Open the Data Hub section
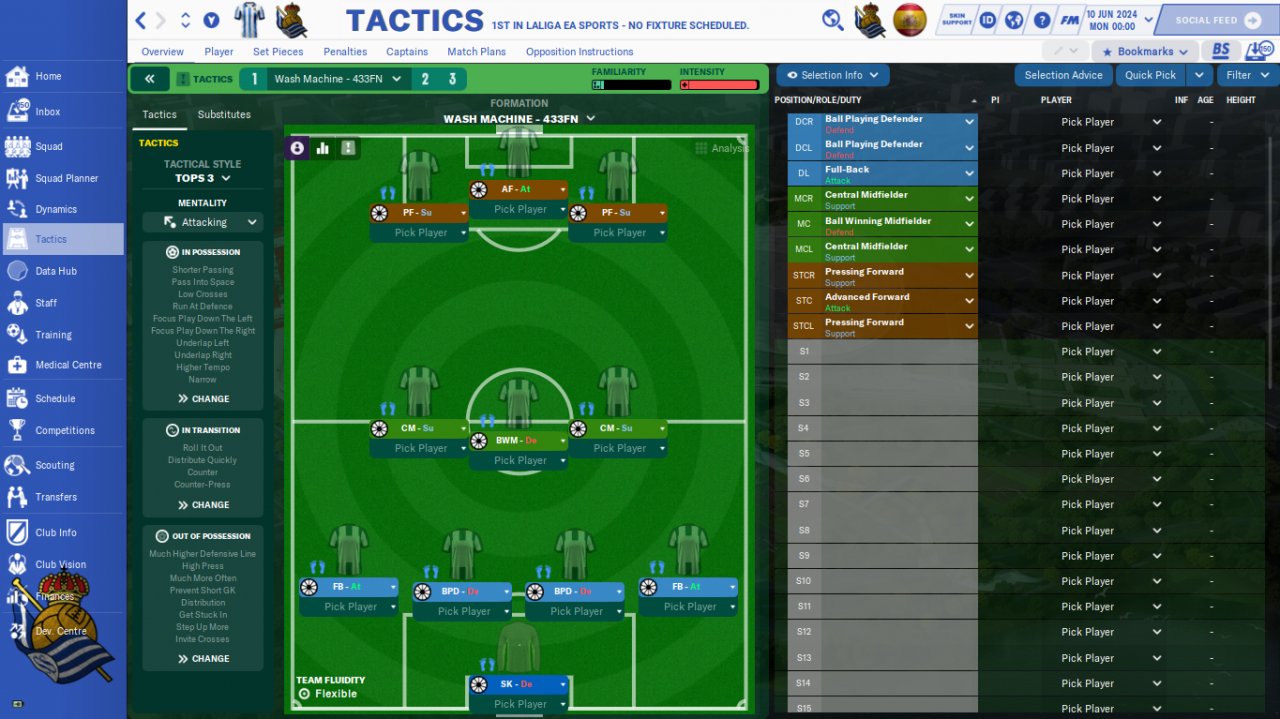 tap(55, 271)
